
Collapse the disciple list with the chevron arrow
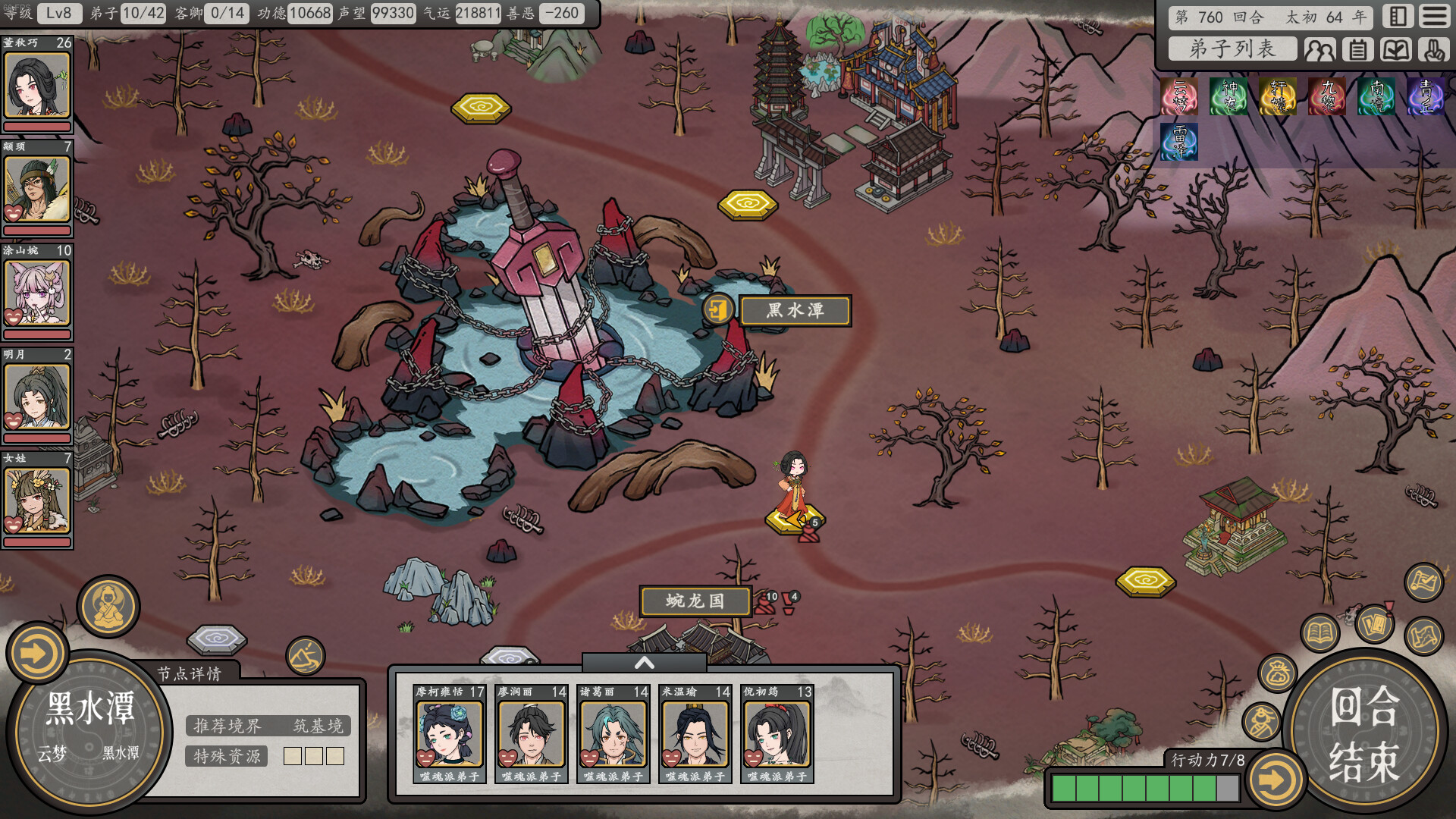click(646, 661)
